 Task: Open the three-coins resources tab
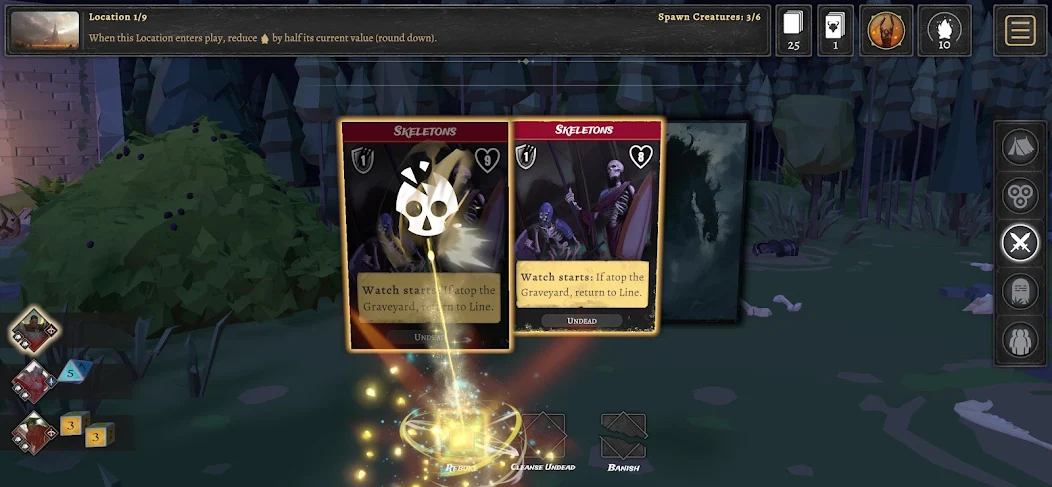pos(1020,195)
